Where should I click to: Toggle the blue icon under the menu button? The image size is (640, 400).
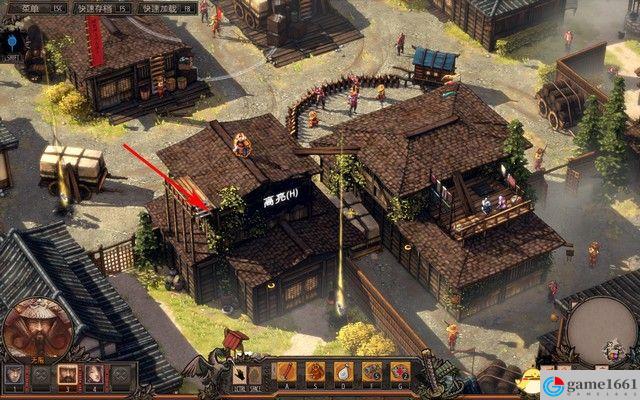[x=13, y=42]
